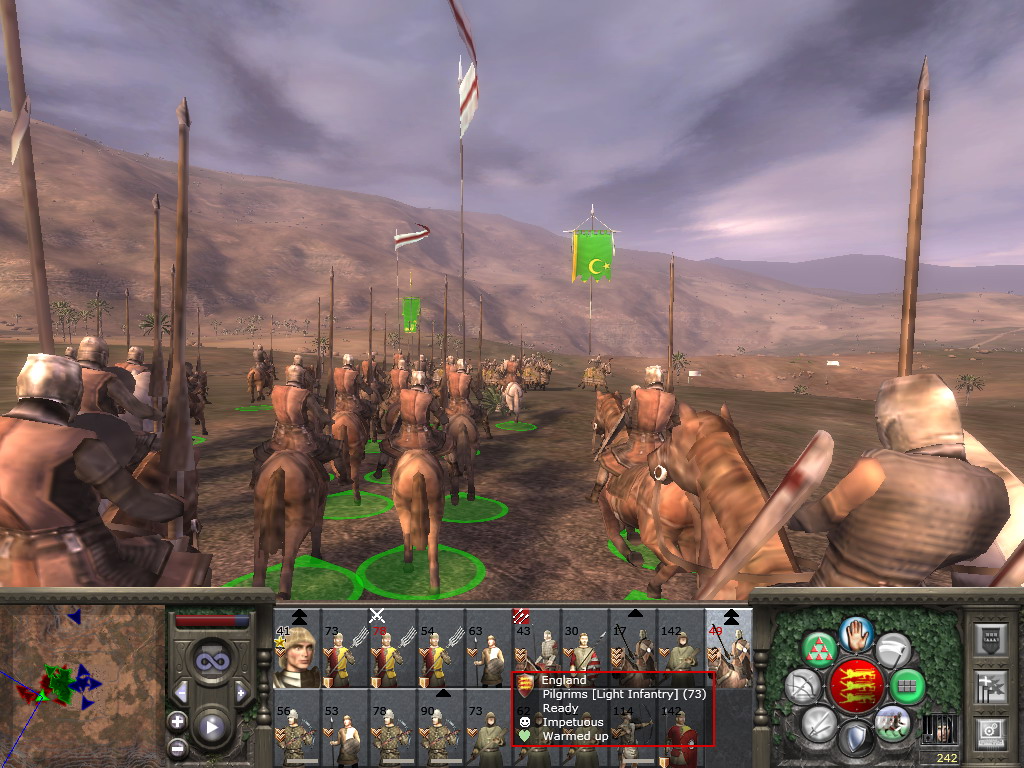Click the green group formation grid button
The width and height of the screenshot is (1024, 768).
click(x=908, y=686)
